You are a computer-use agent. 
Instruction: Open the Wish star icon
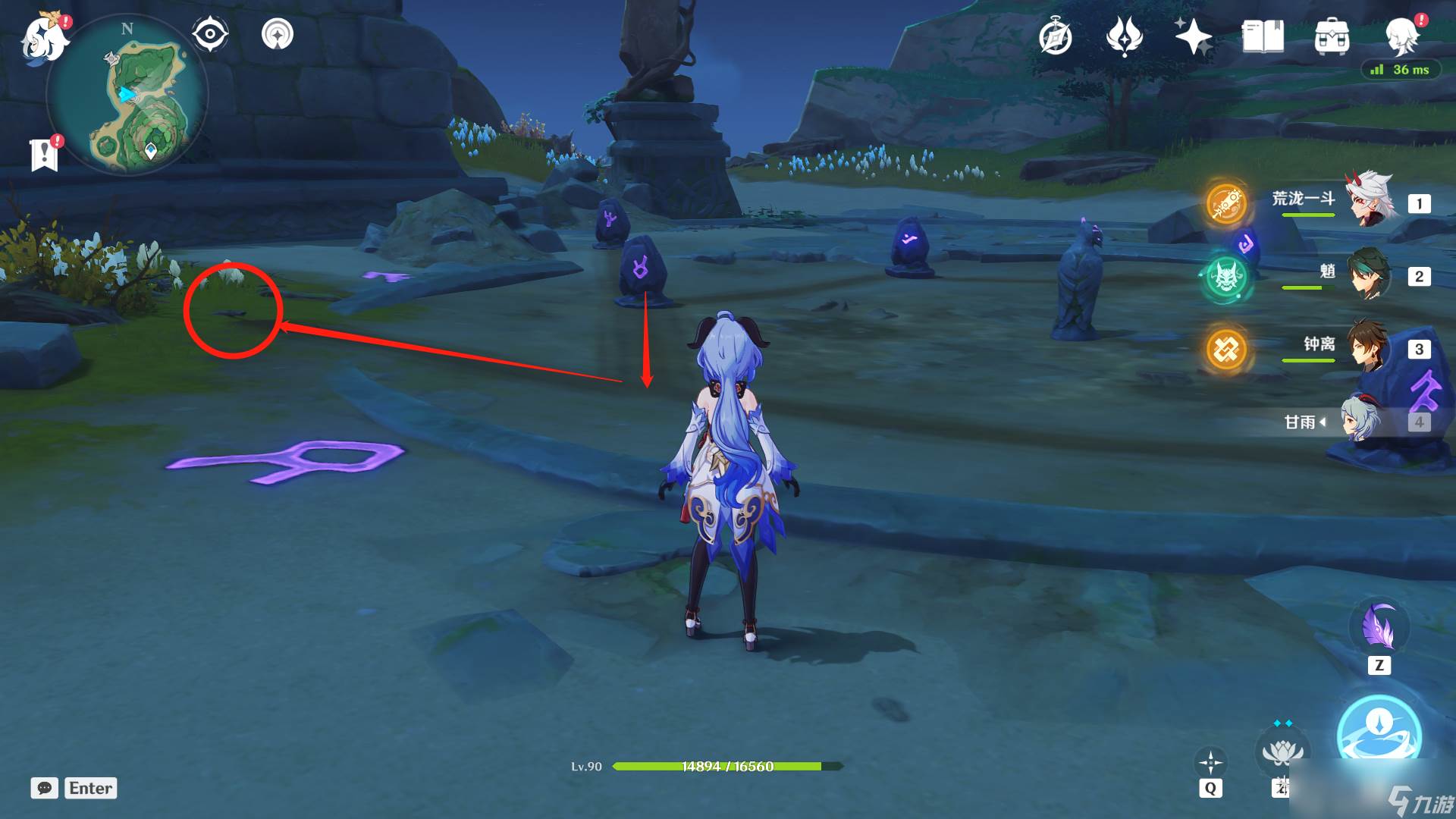click(1193, 37)
